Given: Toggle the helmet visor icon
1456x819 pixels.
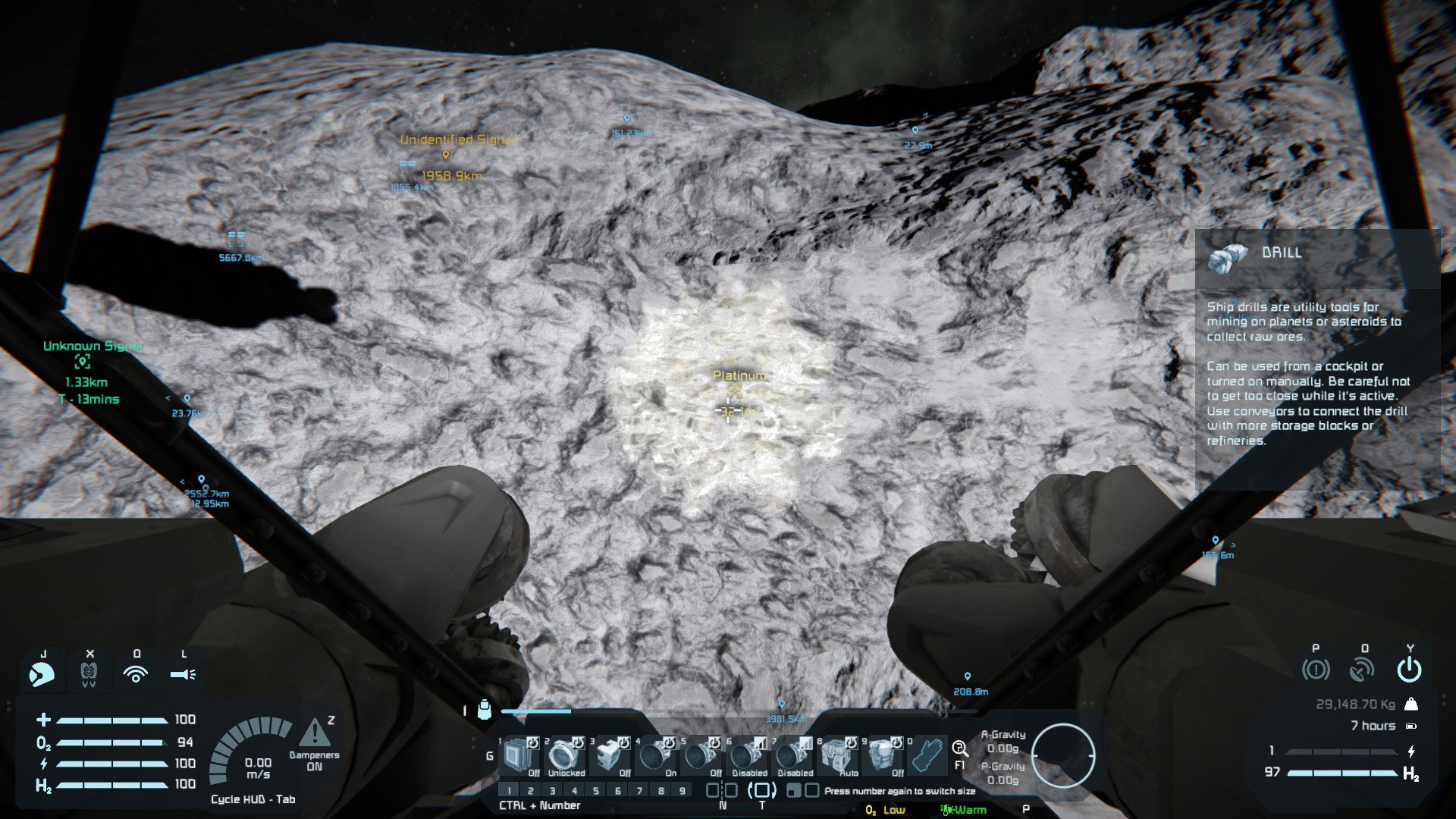Looking at the screenshot, I should (x=42, y=673).
